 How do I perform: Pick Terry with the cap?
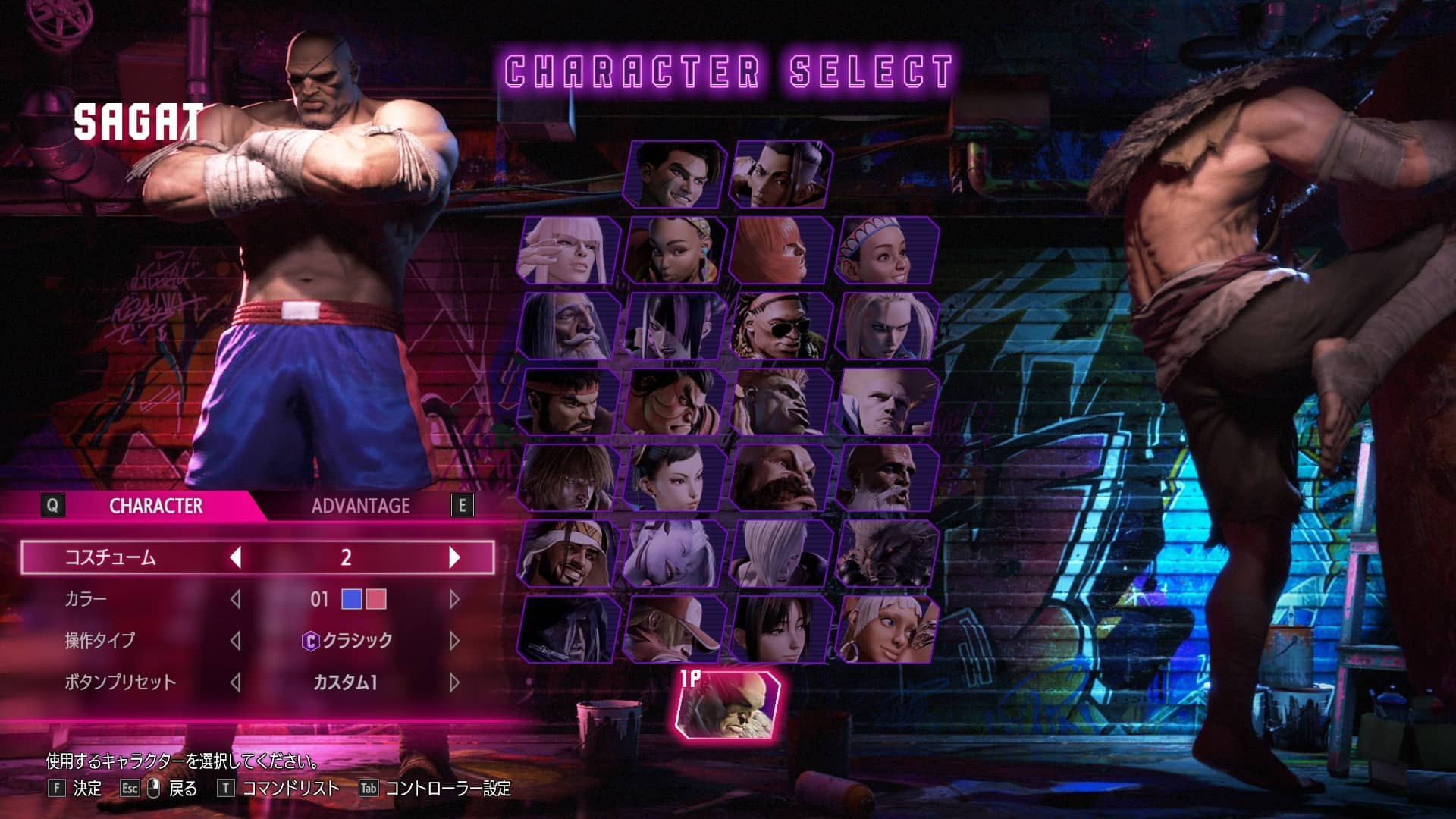click(674, 629)
